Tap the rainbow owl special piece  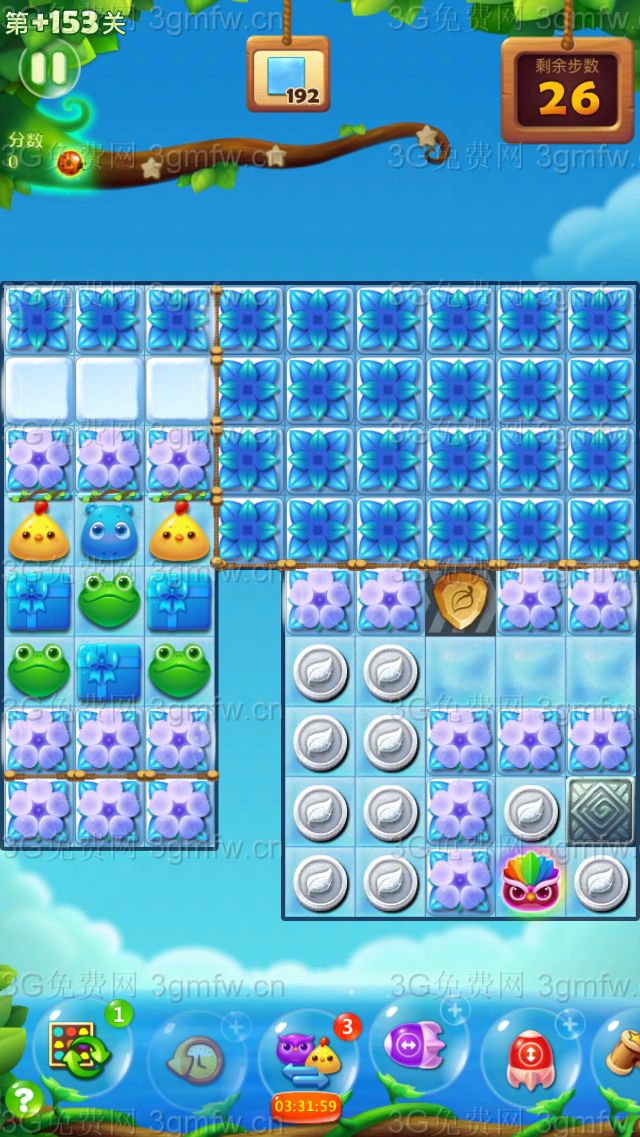[x=531, y=880]
